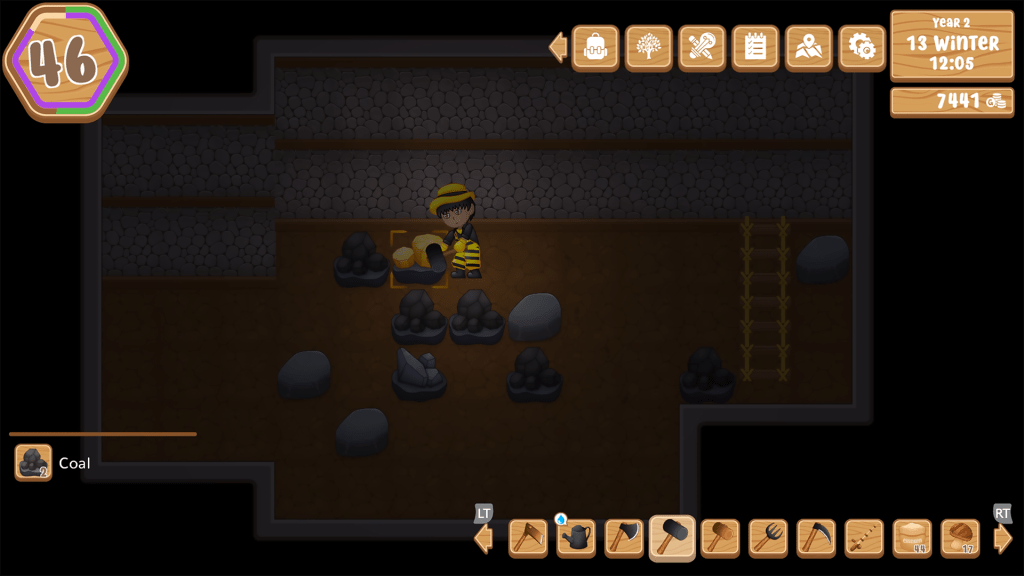Select the black sledgehammer slot

click(x=672, y=538)
